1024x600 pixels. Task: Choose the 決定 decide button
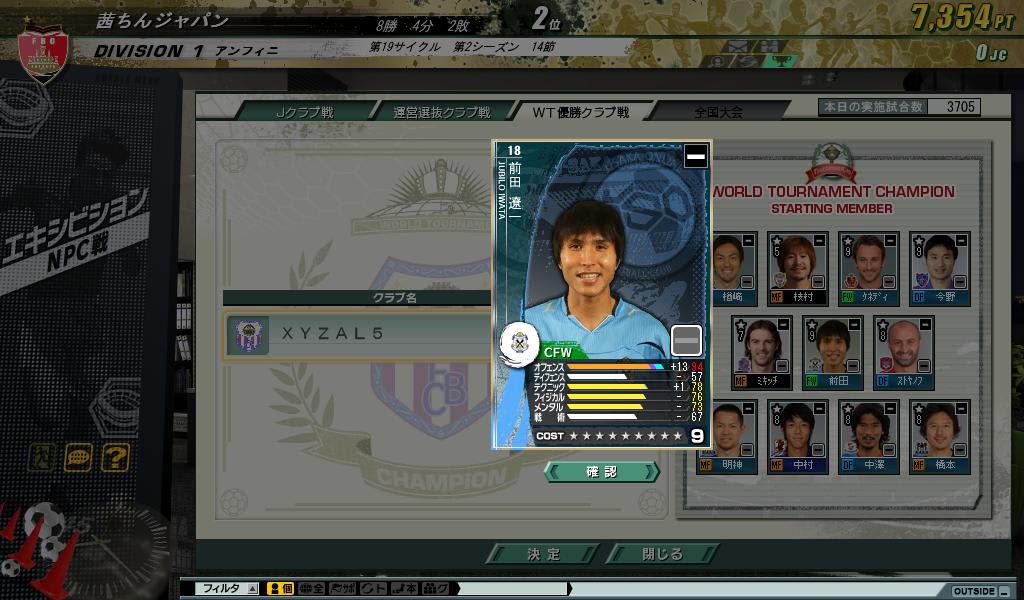point(544,554)
